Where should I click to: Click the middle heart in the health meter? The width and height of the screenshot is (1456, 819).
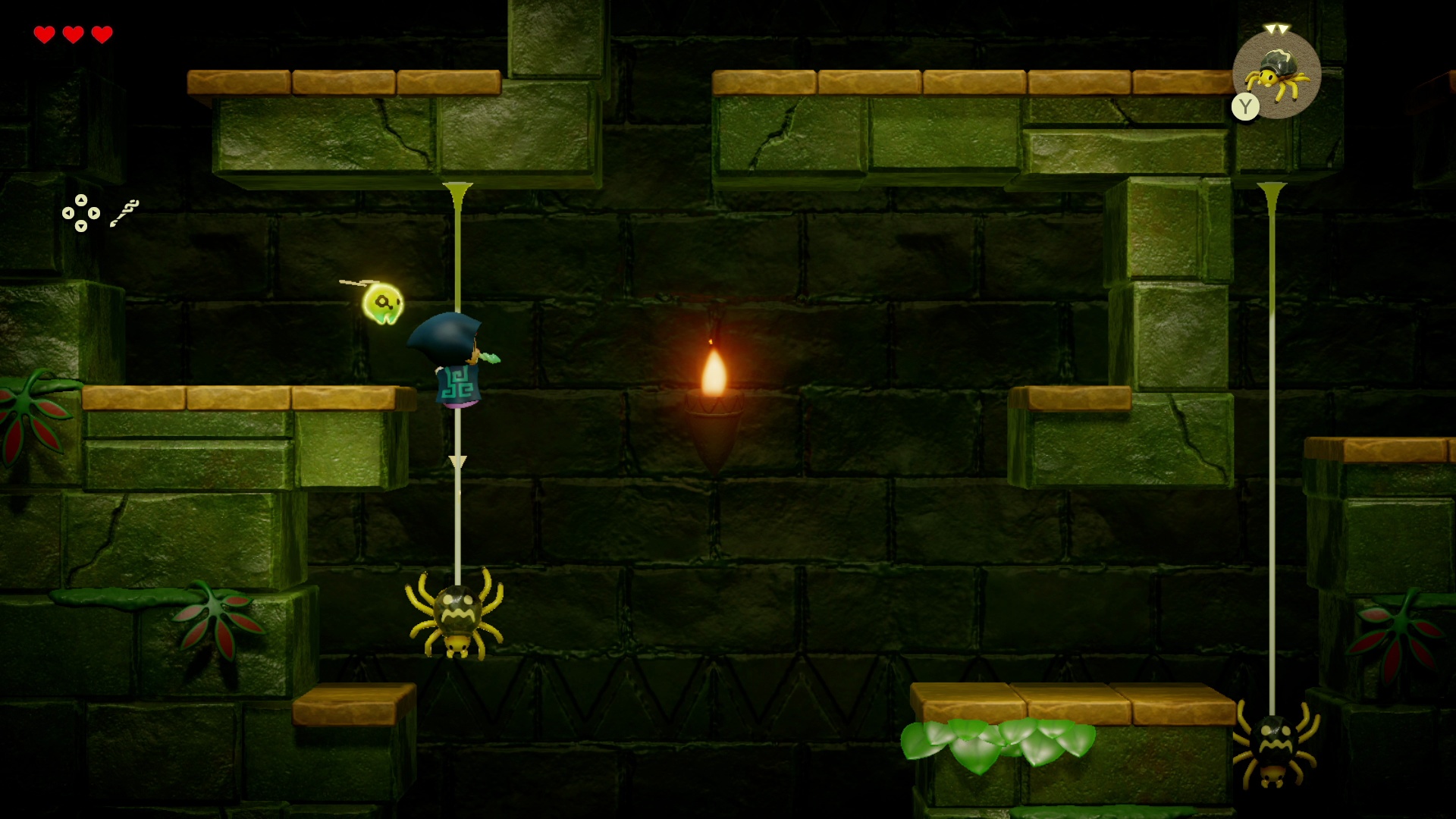point(72,34)
